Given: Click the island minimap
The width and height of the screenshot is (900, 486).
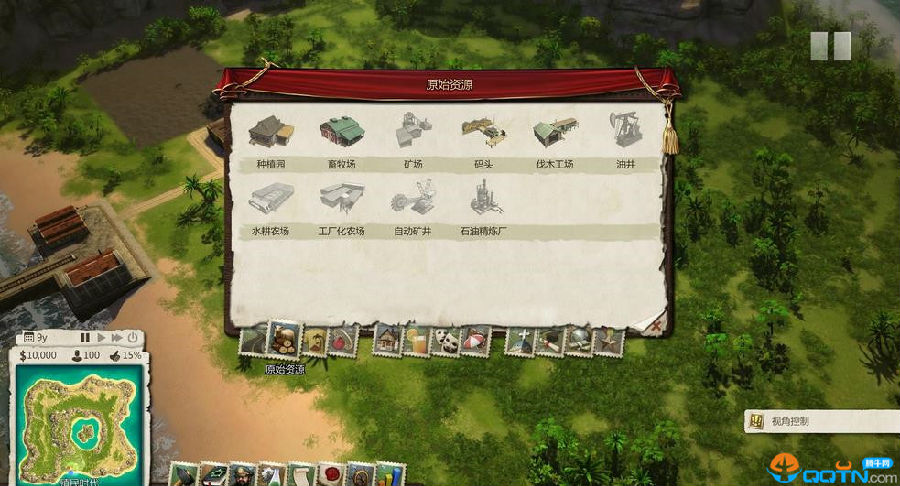Looking at the screenshot, I should coord(80,425).
